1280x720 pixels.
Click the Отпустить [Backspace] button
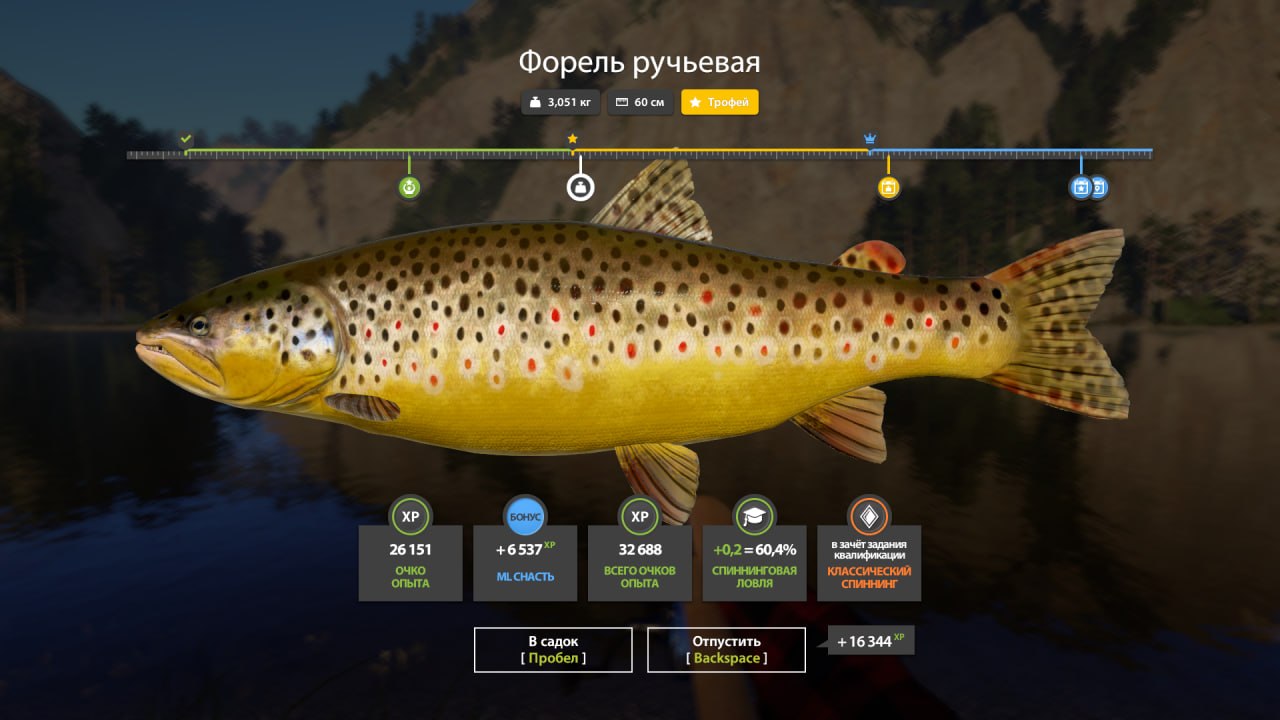[727, 649]
